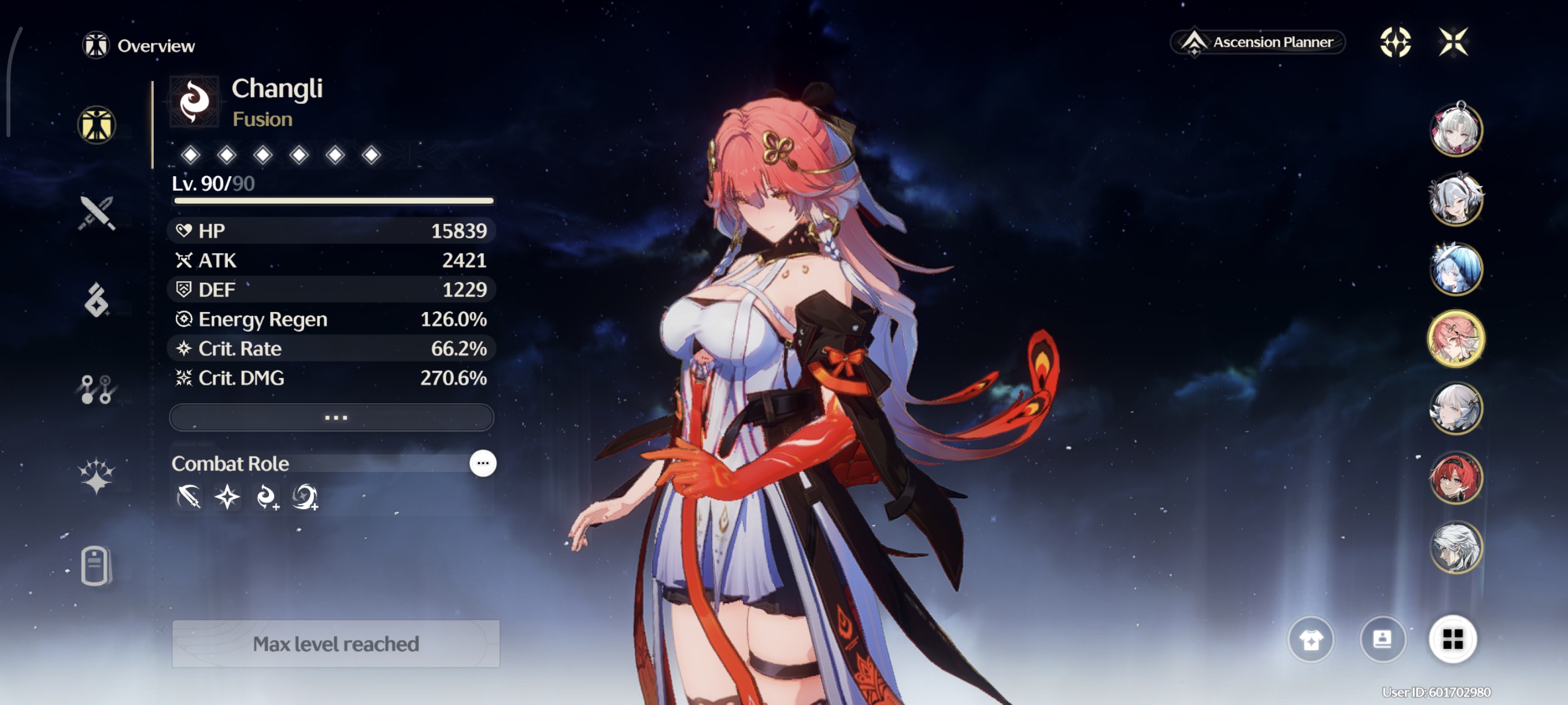Open the Resonance Chain star tab
1568x705 pixels.
click(x=97, y=475)
